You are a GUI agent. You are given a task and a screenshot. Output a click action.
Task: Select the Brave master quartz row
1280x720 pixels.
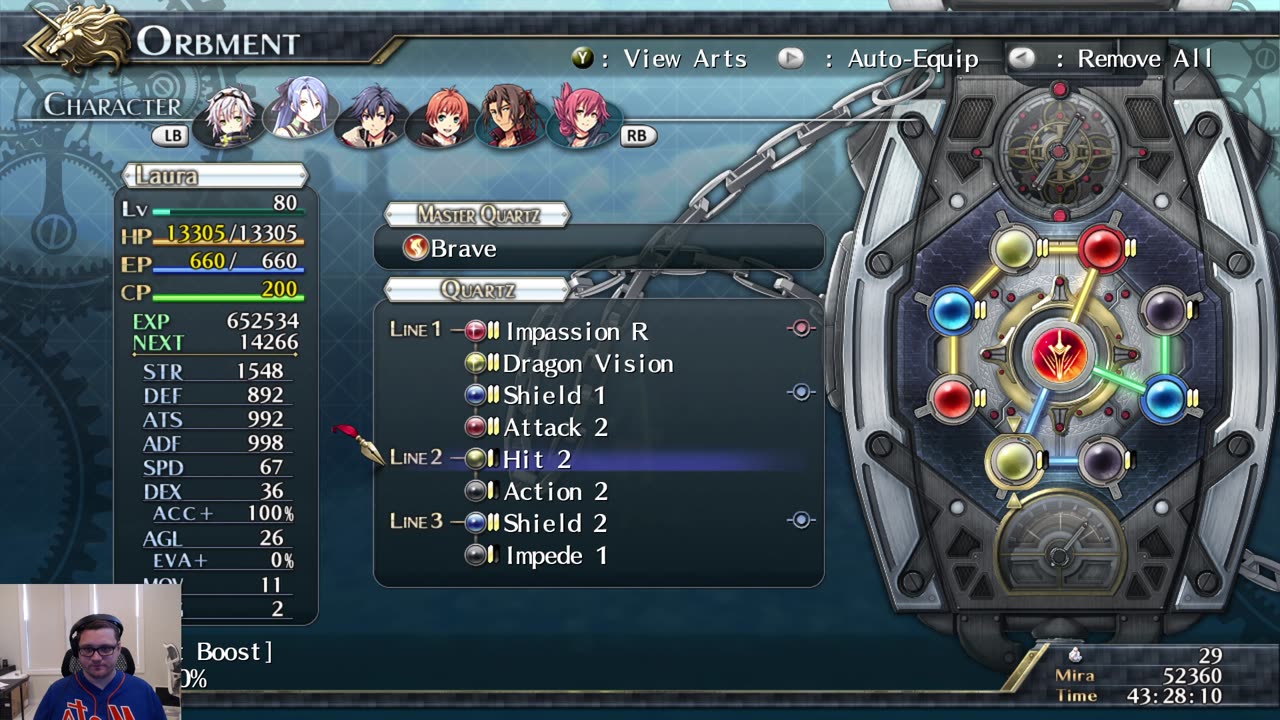point(598,248)
